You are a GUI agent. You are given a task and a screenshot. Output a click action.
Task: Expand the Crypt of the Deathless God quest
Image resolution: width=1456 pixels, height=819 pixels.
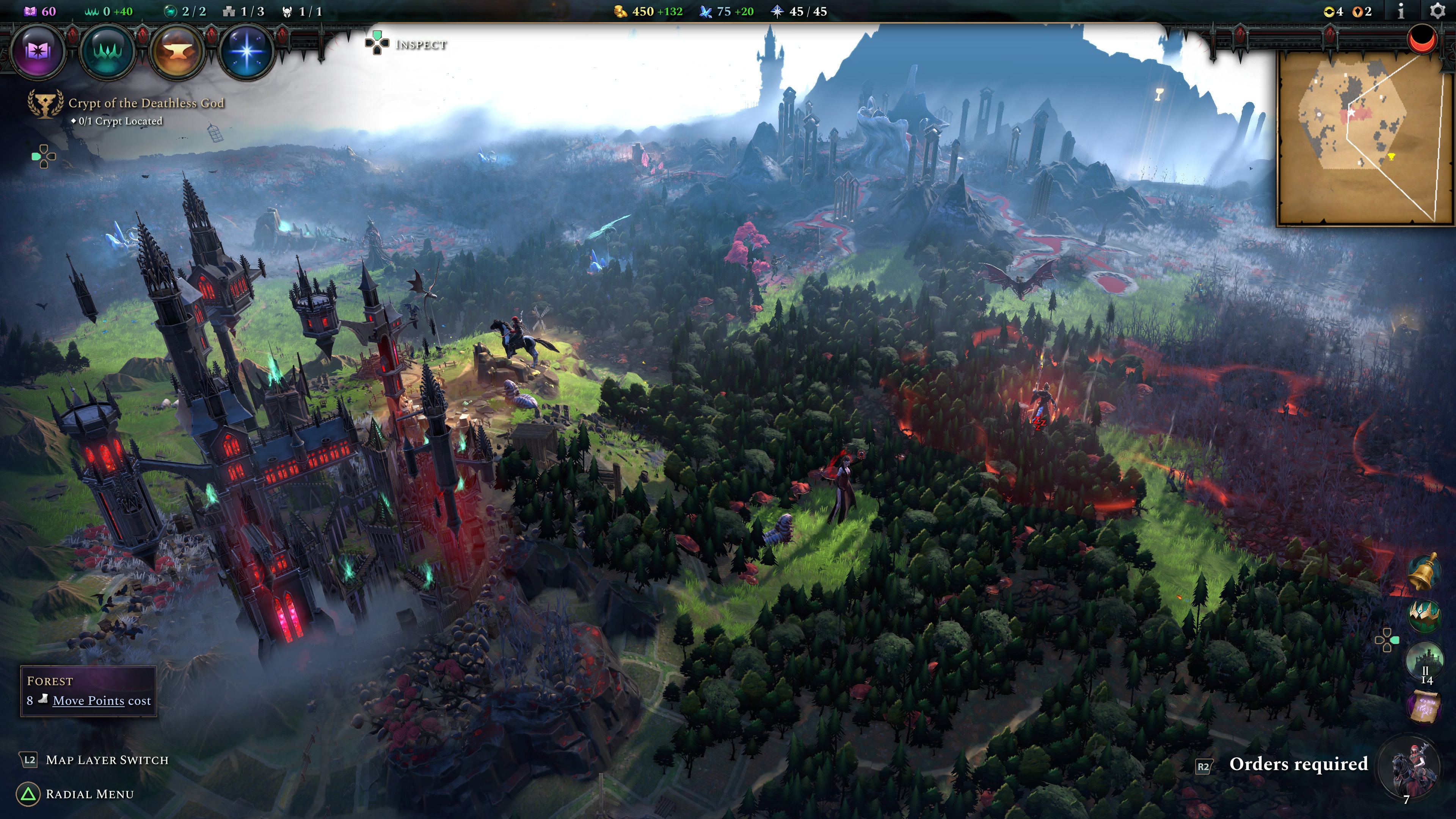point(146,104)
